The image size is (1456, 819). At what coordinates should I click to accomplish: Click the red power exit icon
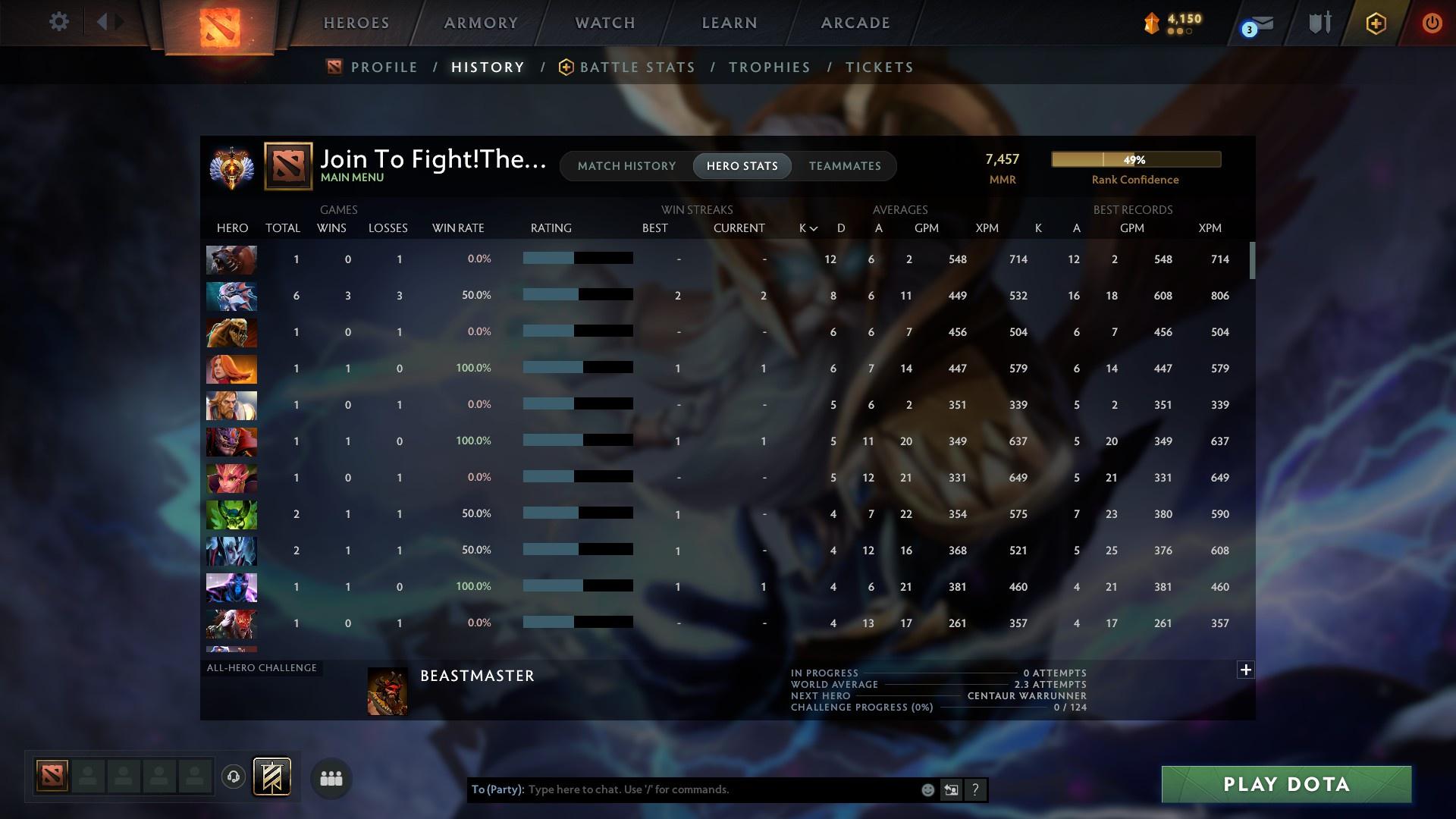[1432, 23]
